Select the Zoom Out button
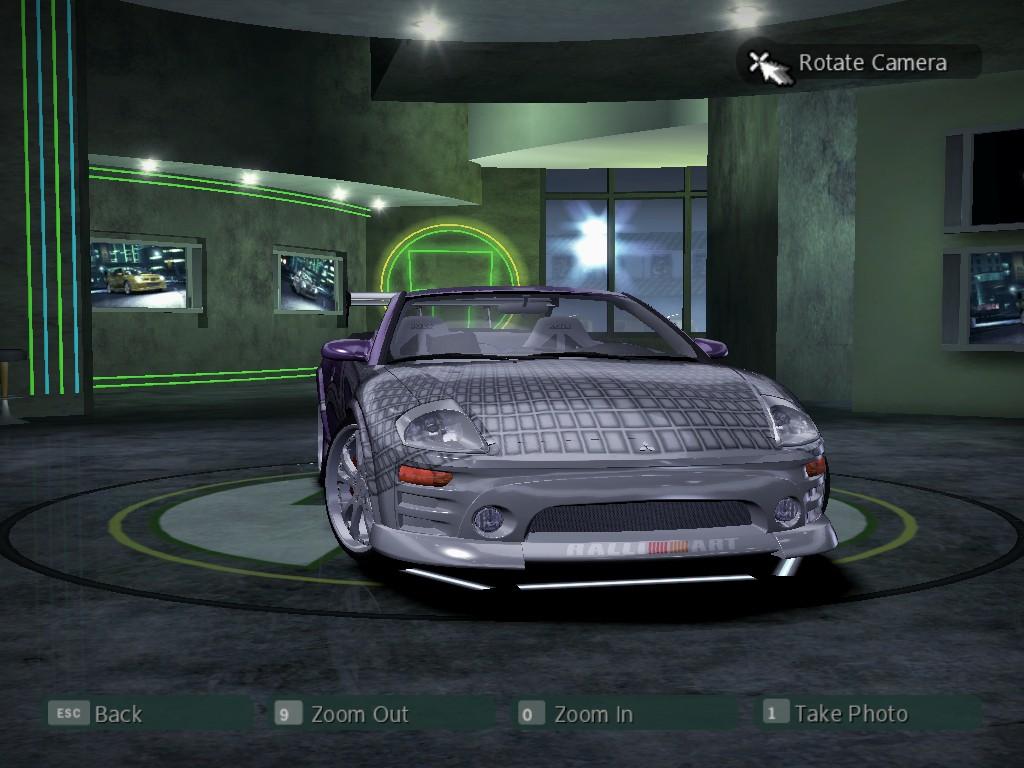The image size is (1024, 768). (x=358, y=714)
